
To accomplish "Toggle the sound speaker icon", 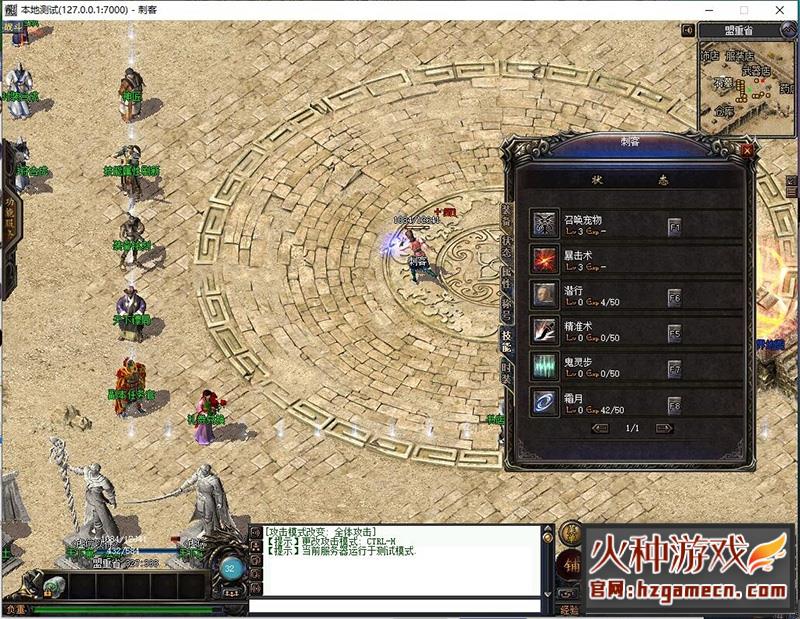I will point(687,30).
